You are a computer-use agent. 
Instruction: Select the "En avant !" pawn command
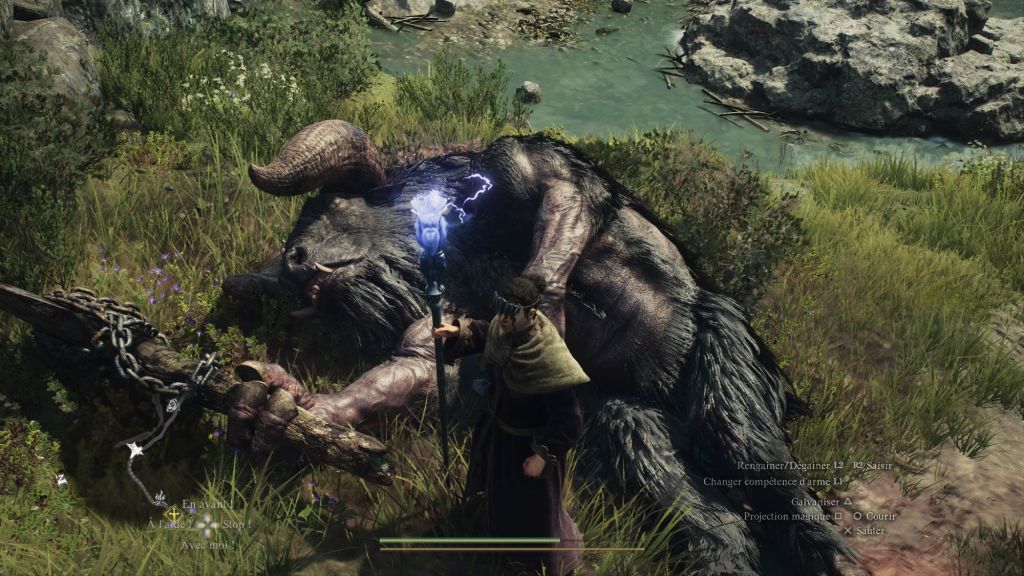click(205, 505)
